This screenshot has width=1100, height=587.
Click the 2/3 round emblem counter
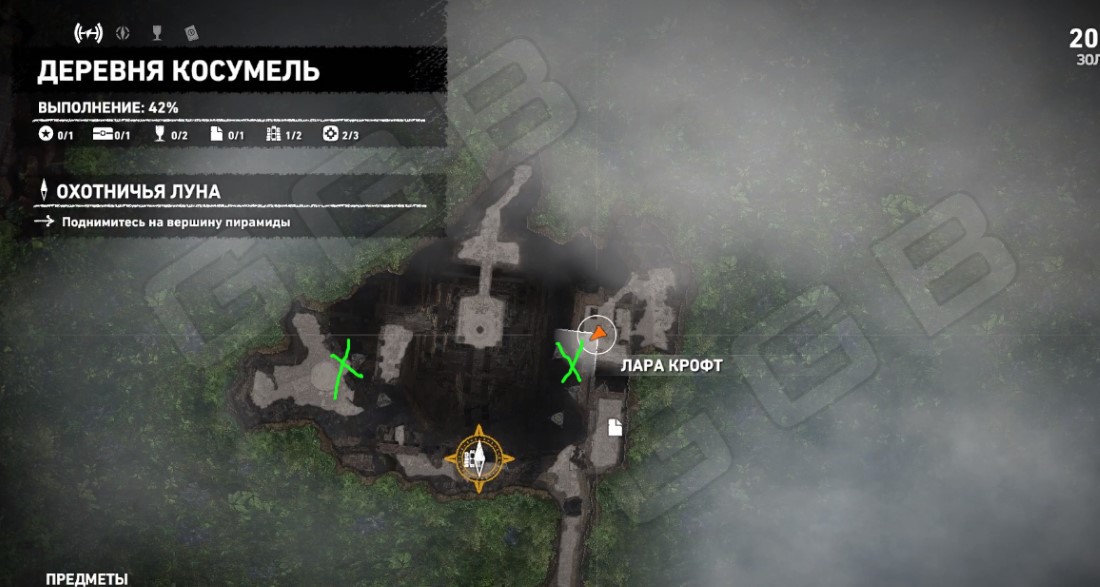coord(341,135)
